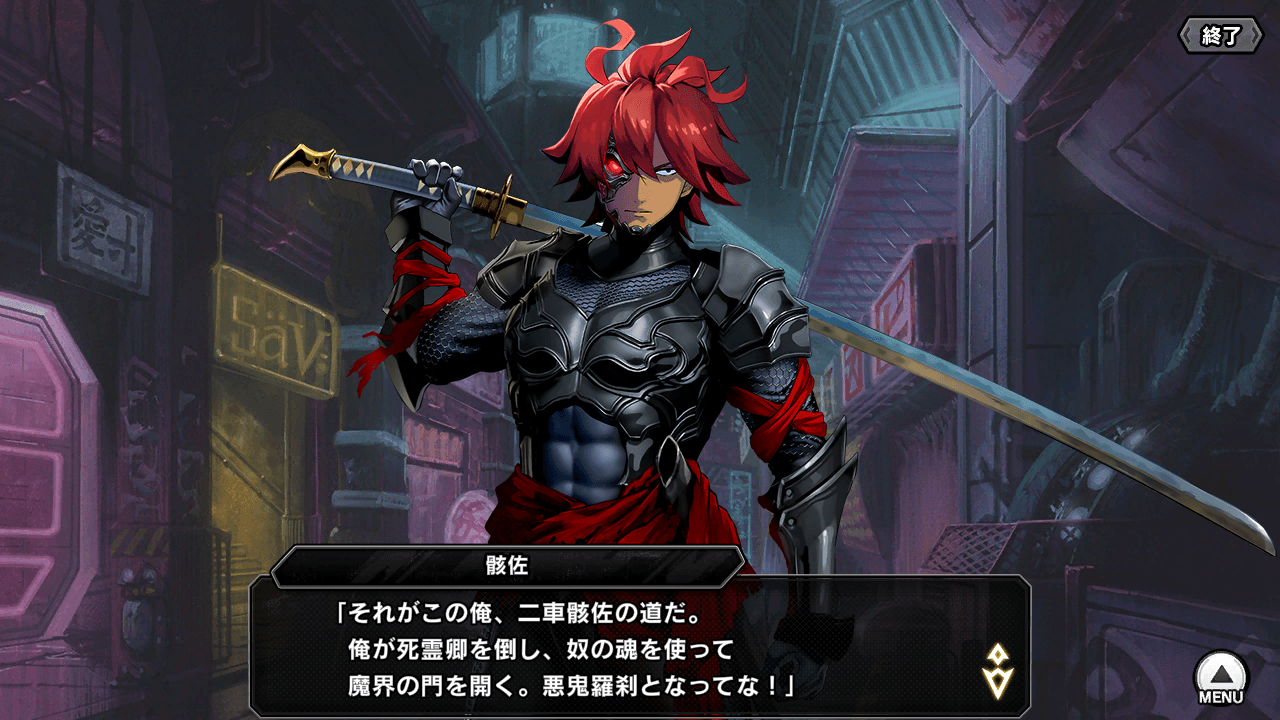This screenshot has width=1280, height=720.
Task: Advance dialogue with the diamond arrow indicator
Action: pyautogui.click(x=997, y=671)
